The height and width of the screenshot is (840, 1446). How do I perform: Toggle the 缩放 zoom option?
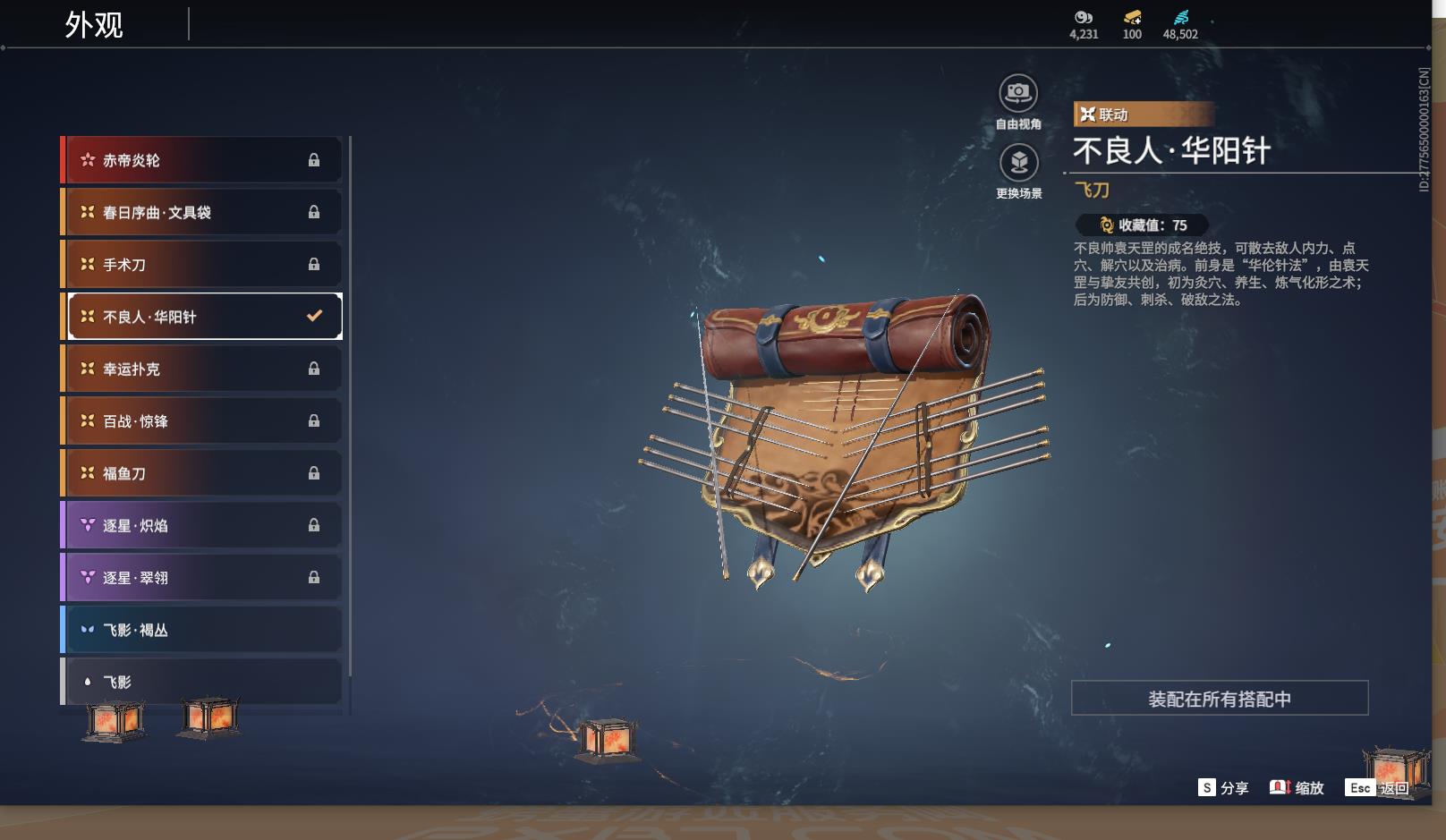coord(1297,788)
